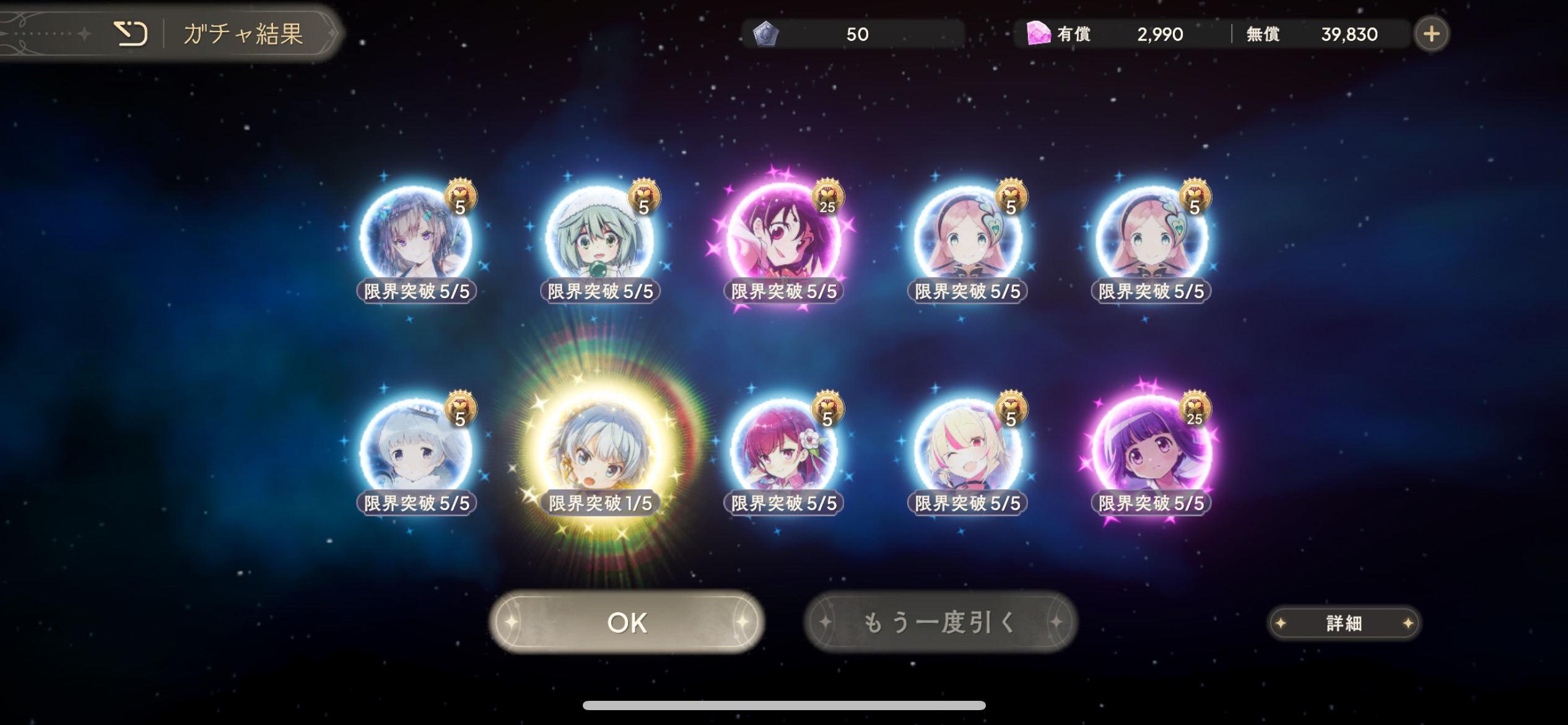Open the 詳細 details button
1568x725 pixels.
(1344, 623)
